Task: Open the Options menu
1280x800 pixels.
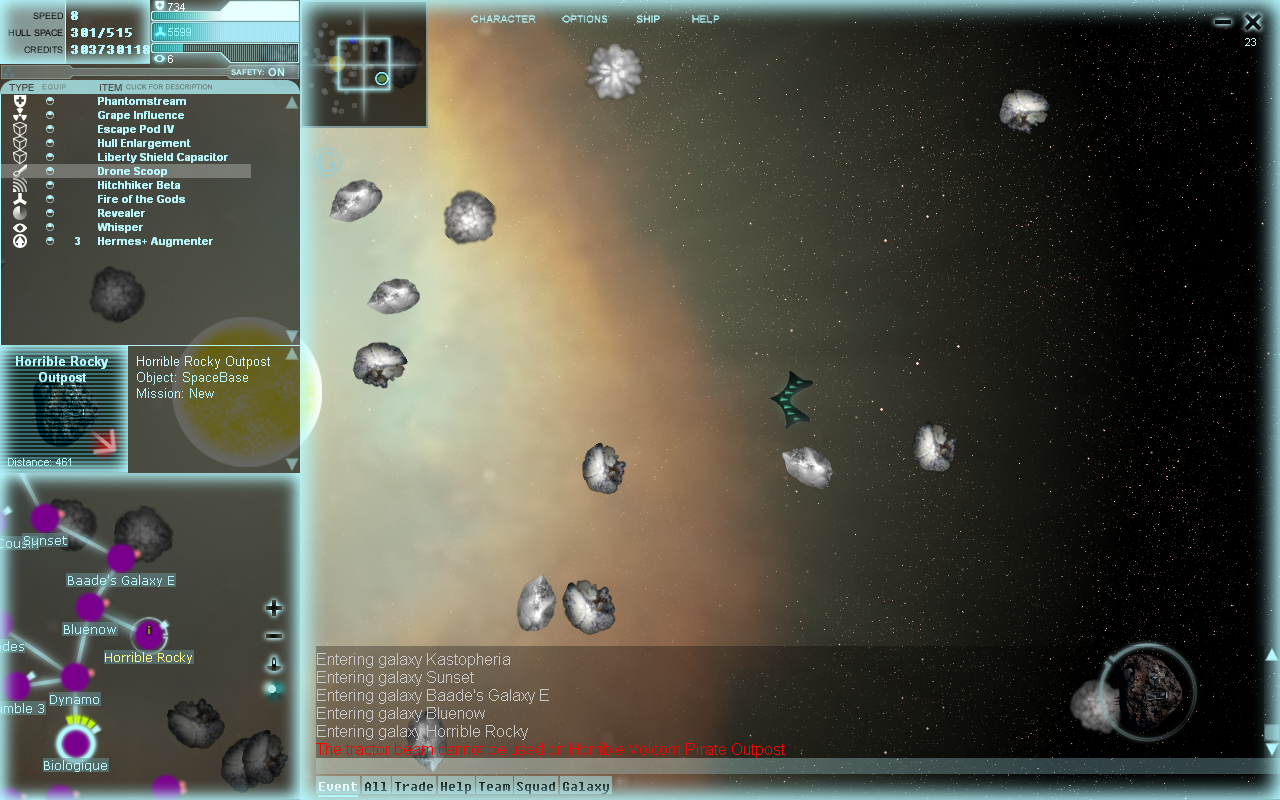Action: click(584, 19)
